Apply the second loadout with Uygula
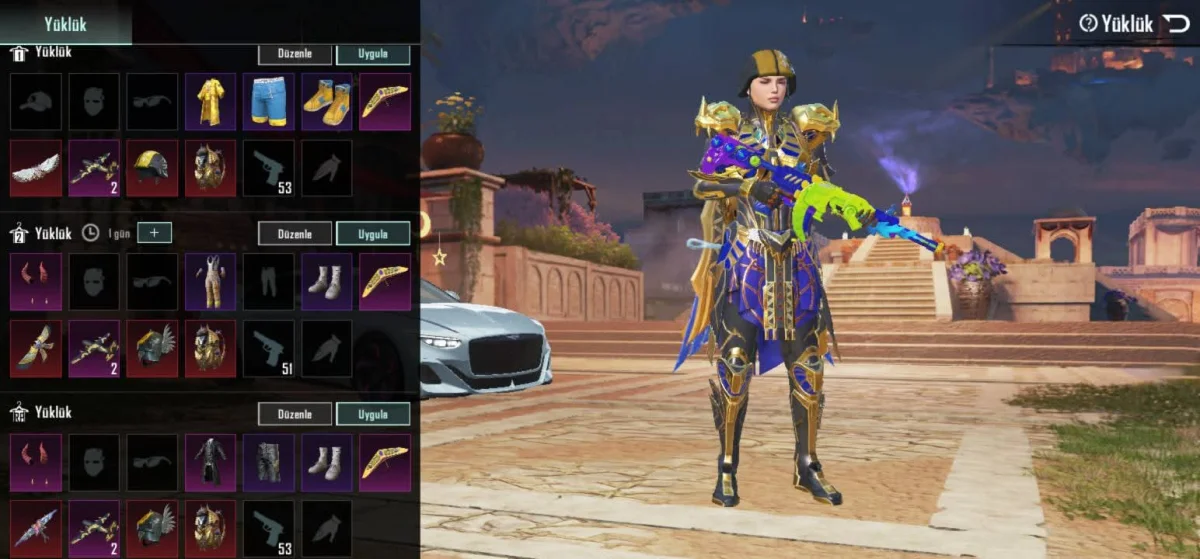1200x559 pixels. 373,234
